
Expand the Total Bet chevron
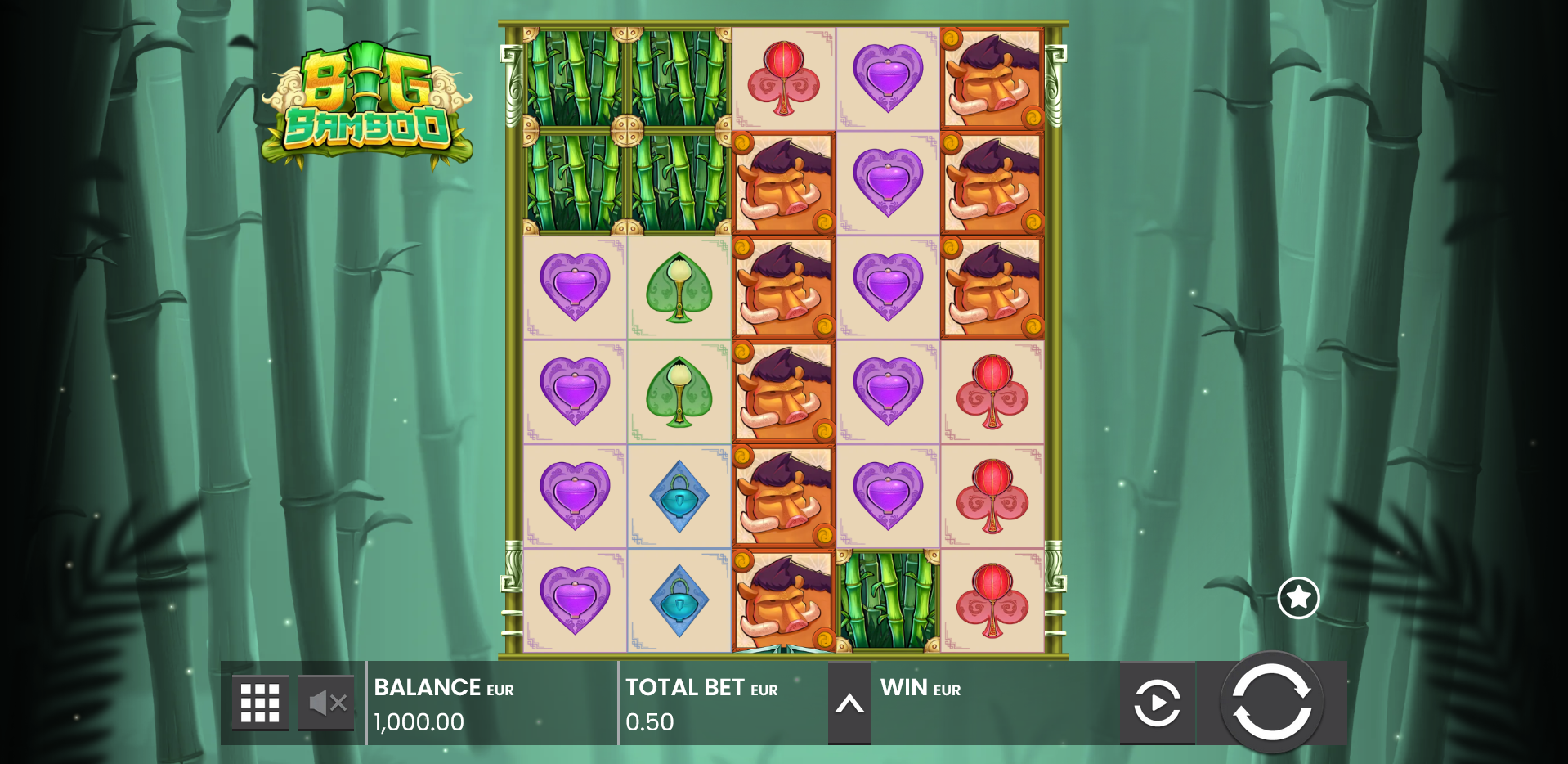pos(850,703)
